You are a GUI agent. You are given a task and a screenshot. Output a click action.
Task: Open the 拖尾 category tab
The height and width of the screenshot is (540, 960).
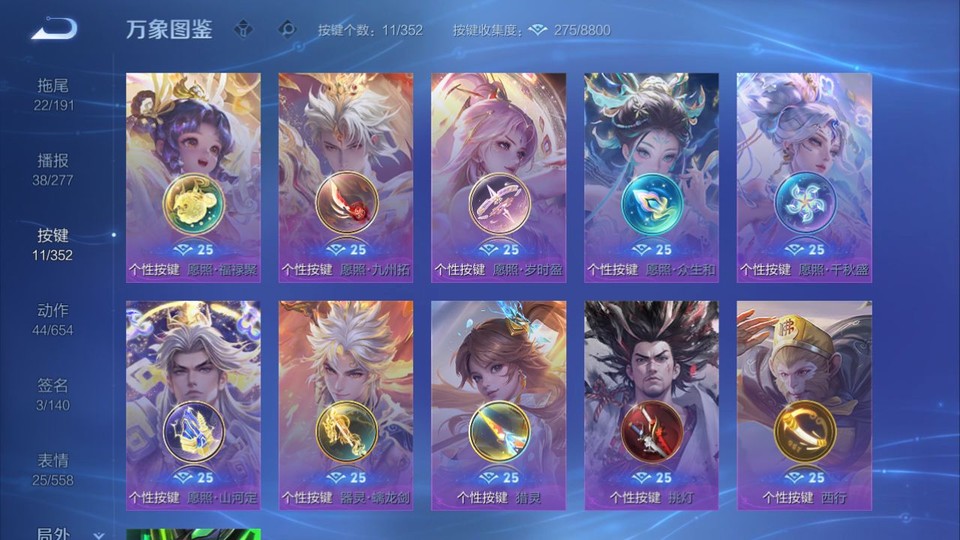point(53,94)
